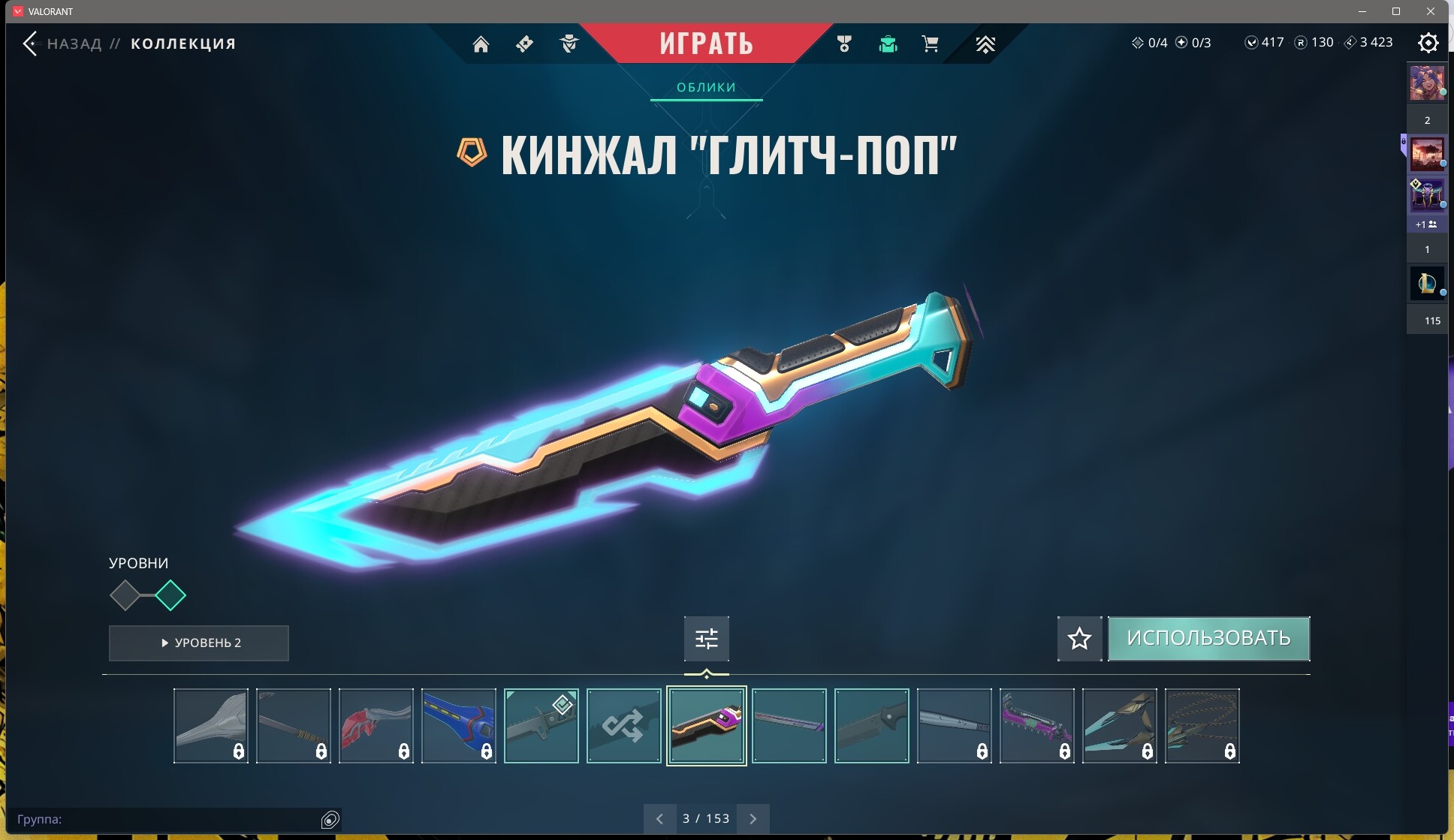Open the store shopping cart icon
This screenshot has height=840, width=1454.
pos(930,44)
